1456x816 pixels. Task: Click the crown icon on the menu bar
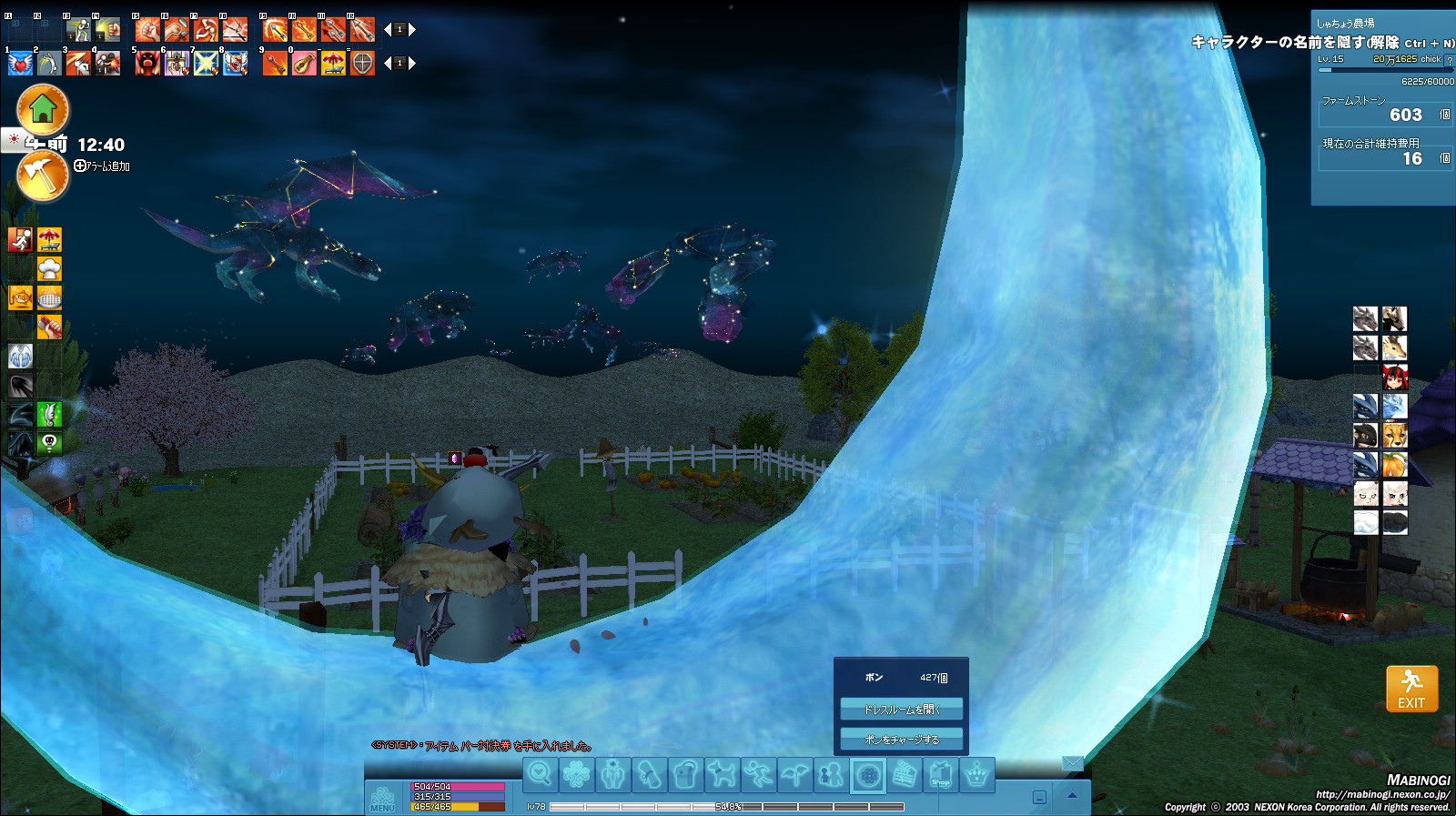pyautogui.click(x=976, y=776)
